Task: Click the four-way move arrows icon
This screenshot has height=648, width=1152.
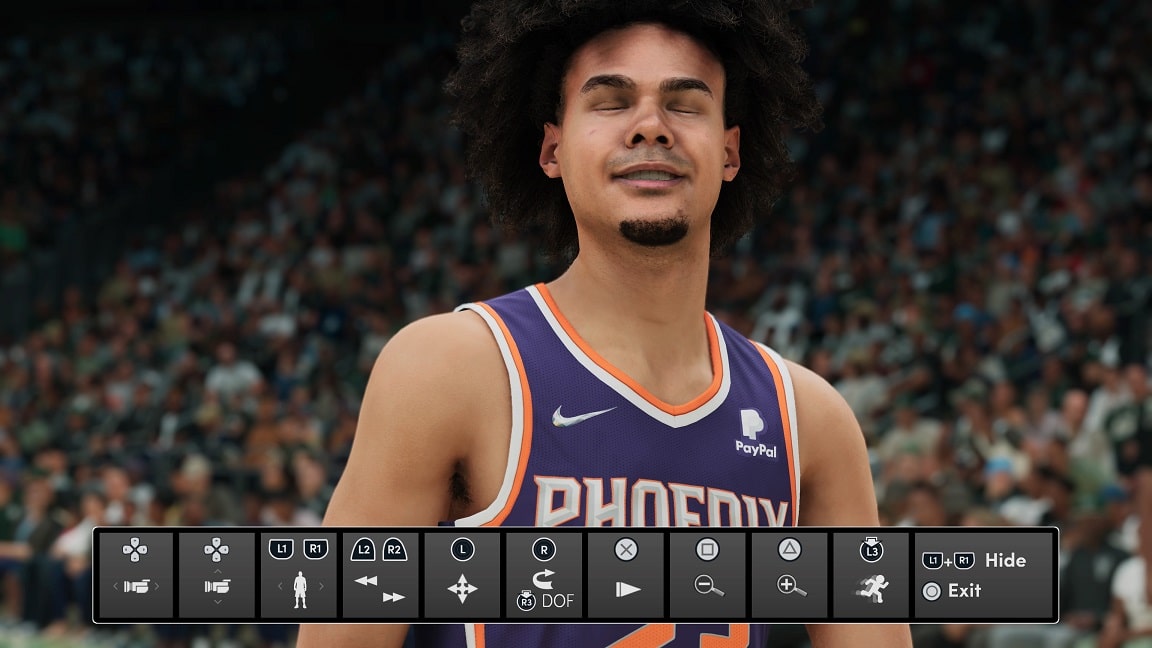Action: point(462,589)
